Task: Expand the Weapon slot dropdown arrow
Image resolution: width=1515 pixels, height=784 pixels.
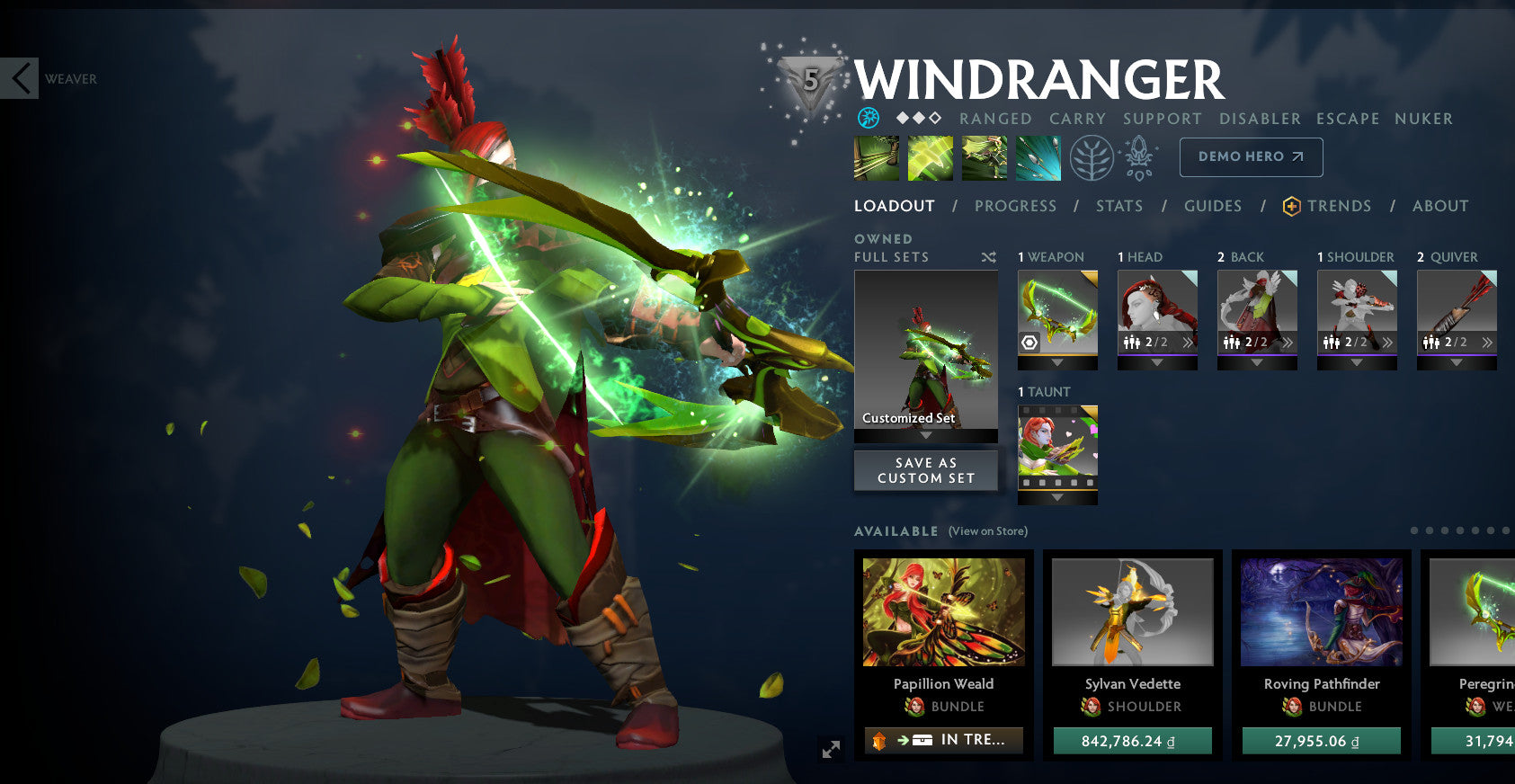Action: [1057, 364]
